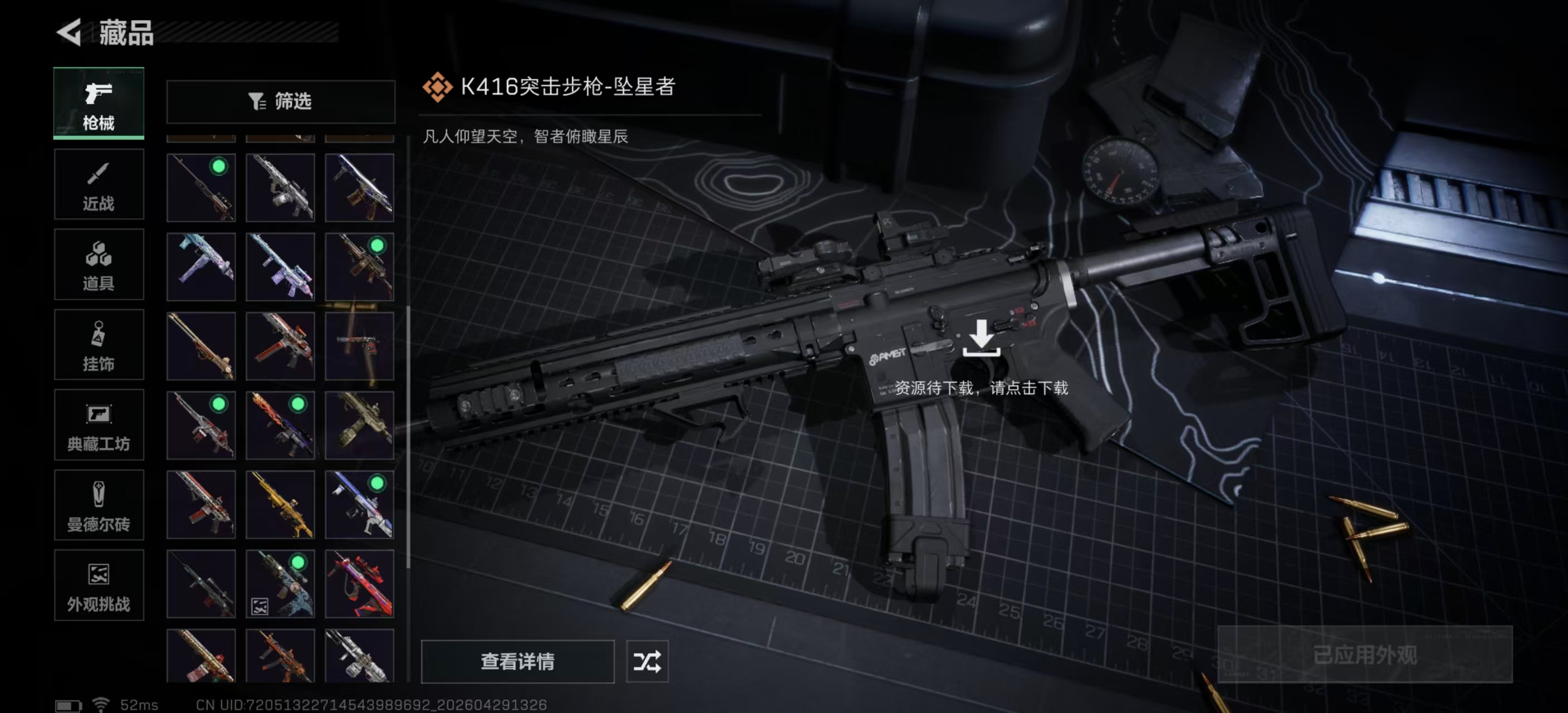Screen dimensions: 1568x713
Task: Open the 筛选 filter button
Action: coord(281,101)
